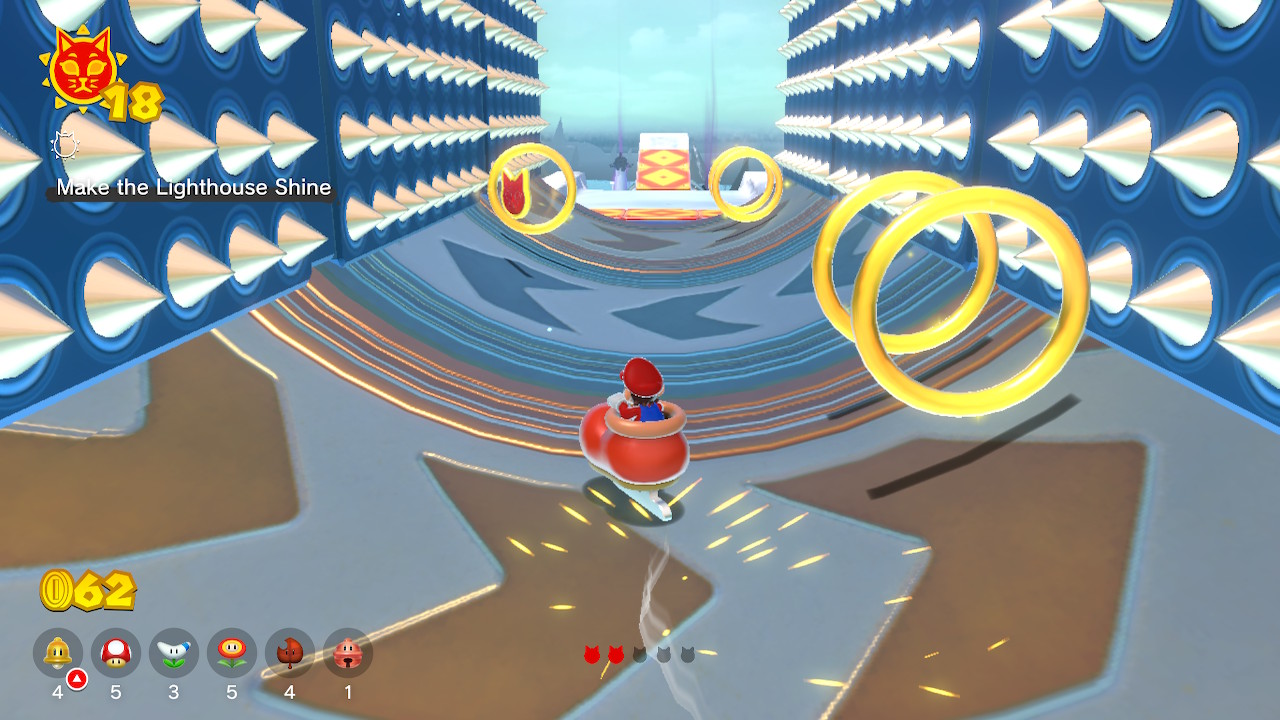Open the Make the Lighthouse Shine objective

tap(193, 188)
